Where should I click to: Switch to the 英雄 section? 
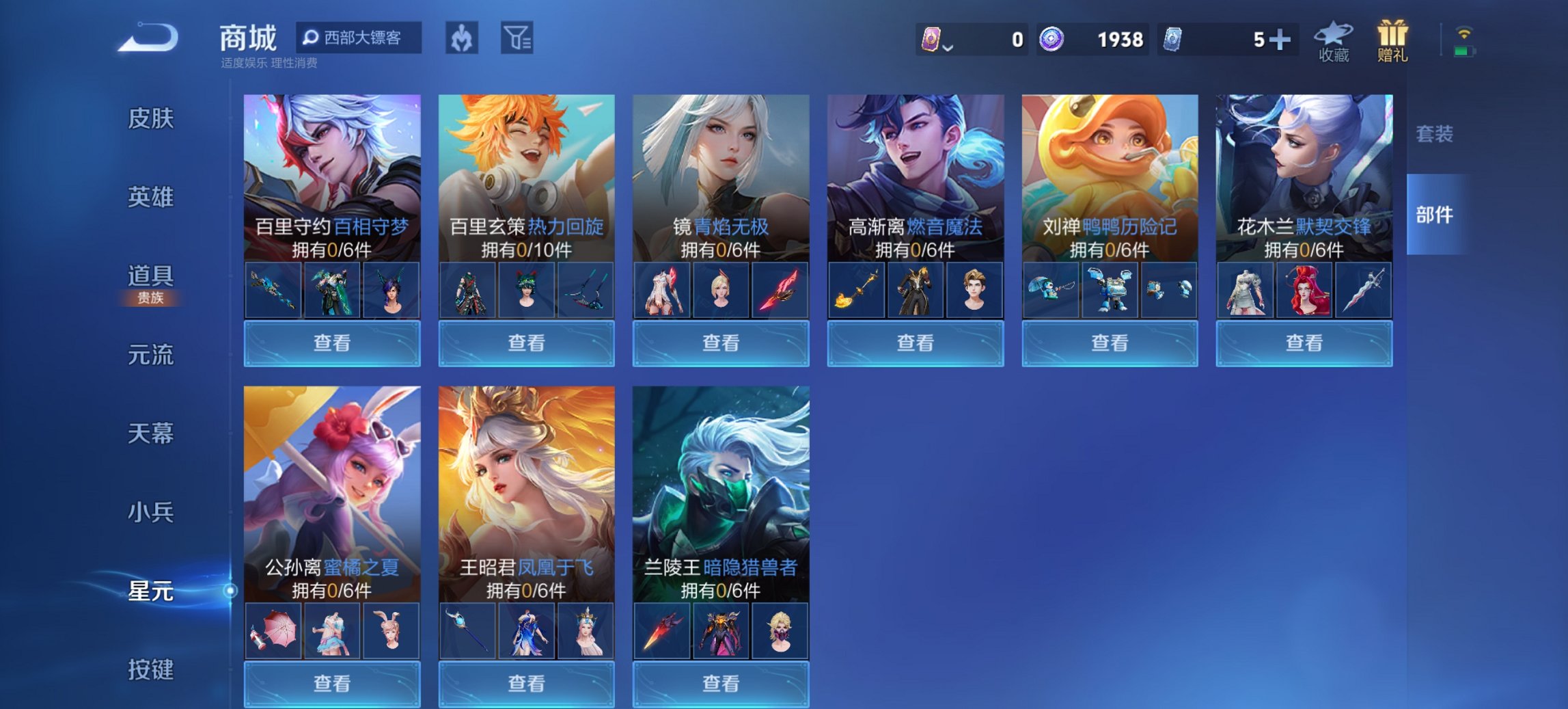(x=152, y=198)
